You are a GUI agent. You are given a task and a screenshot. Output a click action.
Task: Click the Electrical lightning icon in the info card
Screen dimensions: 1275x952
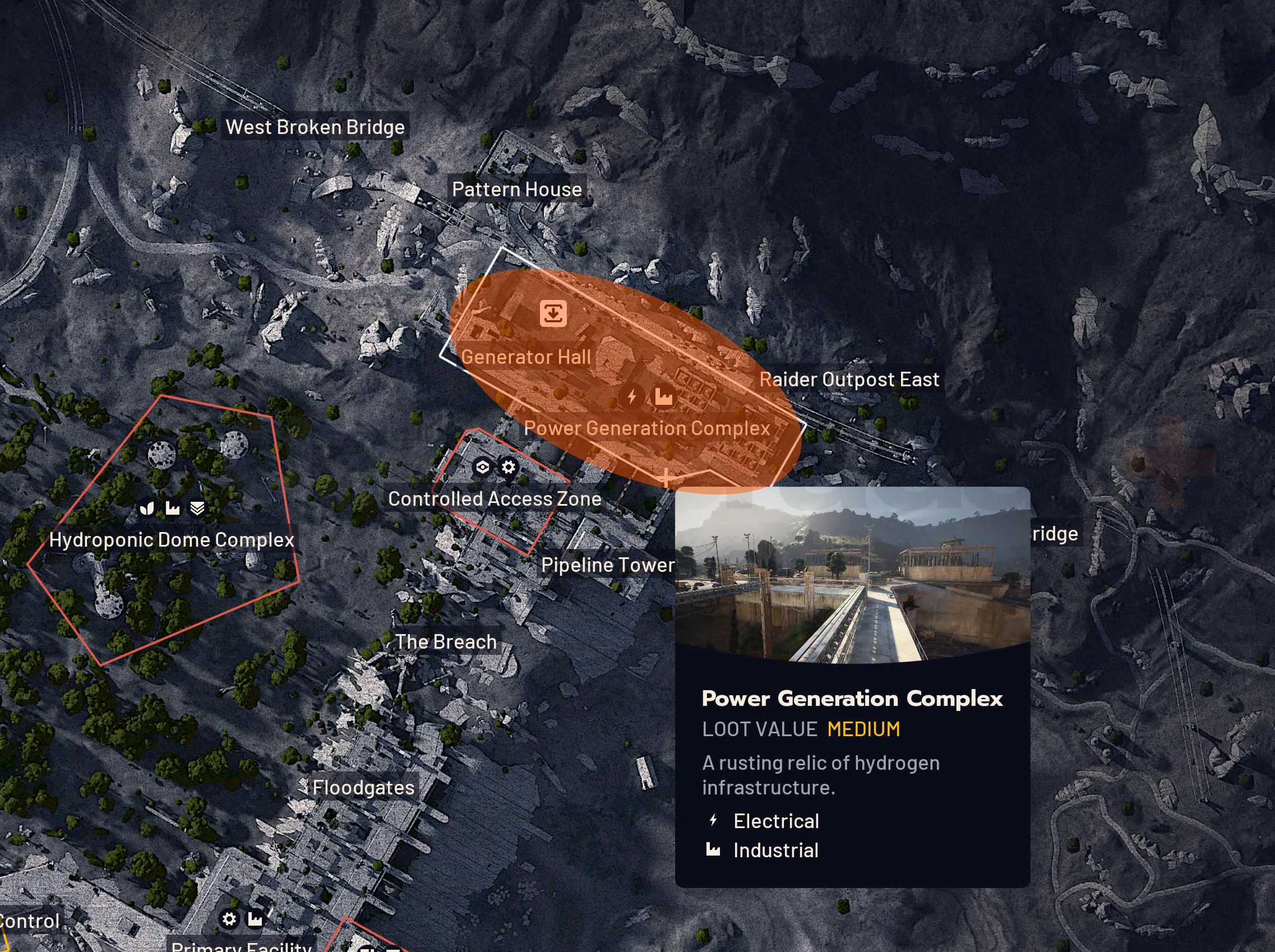(713, 821)
